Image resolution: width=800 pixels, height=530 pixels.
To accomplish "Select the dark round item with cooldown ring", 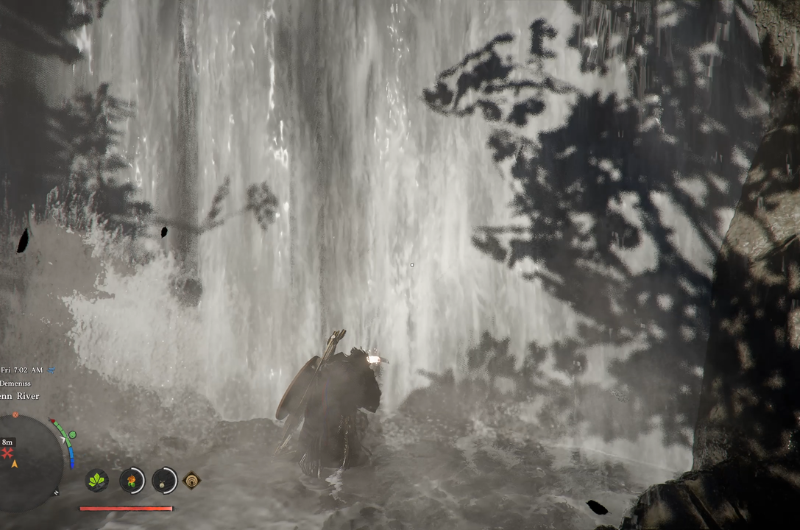I will [164, 480].
